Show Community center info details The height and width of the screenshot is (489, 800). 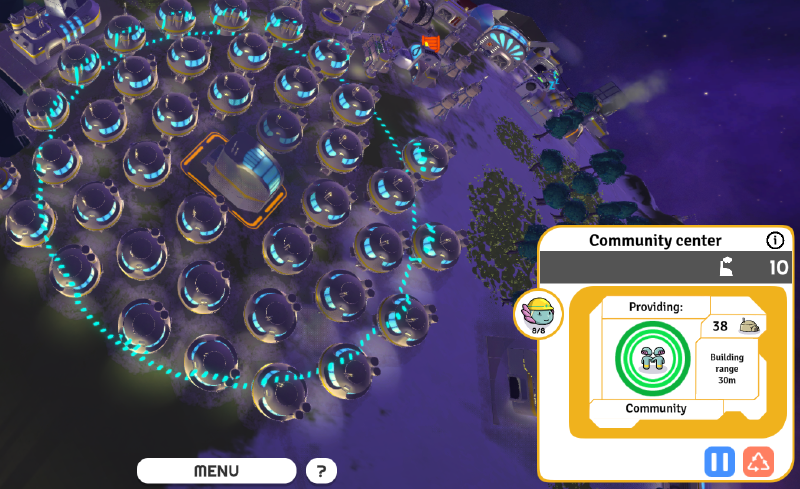(774, 240)
